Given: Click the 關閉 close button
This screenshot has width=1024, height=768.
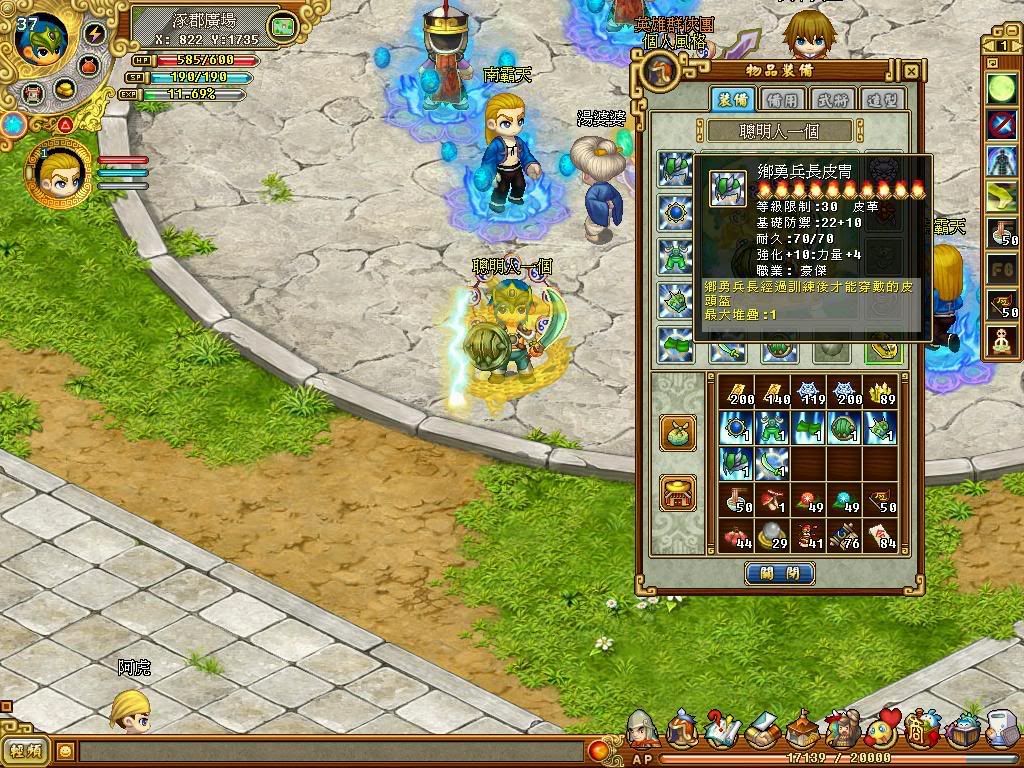Looking at the screenshot, I should coord(780,573).
